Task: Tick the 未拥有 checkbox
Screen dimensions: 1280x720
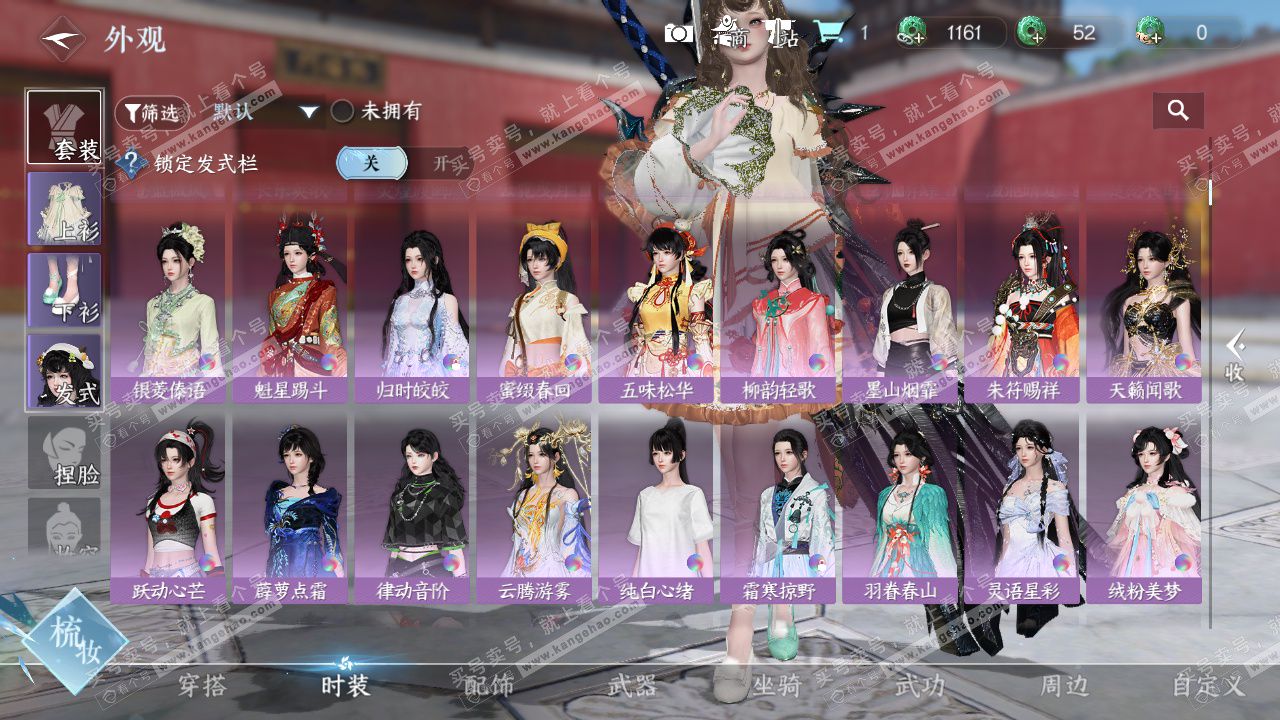Action: [342, 111]
